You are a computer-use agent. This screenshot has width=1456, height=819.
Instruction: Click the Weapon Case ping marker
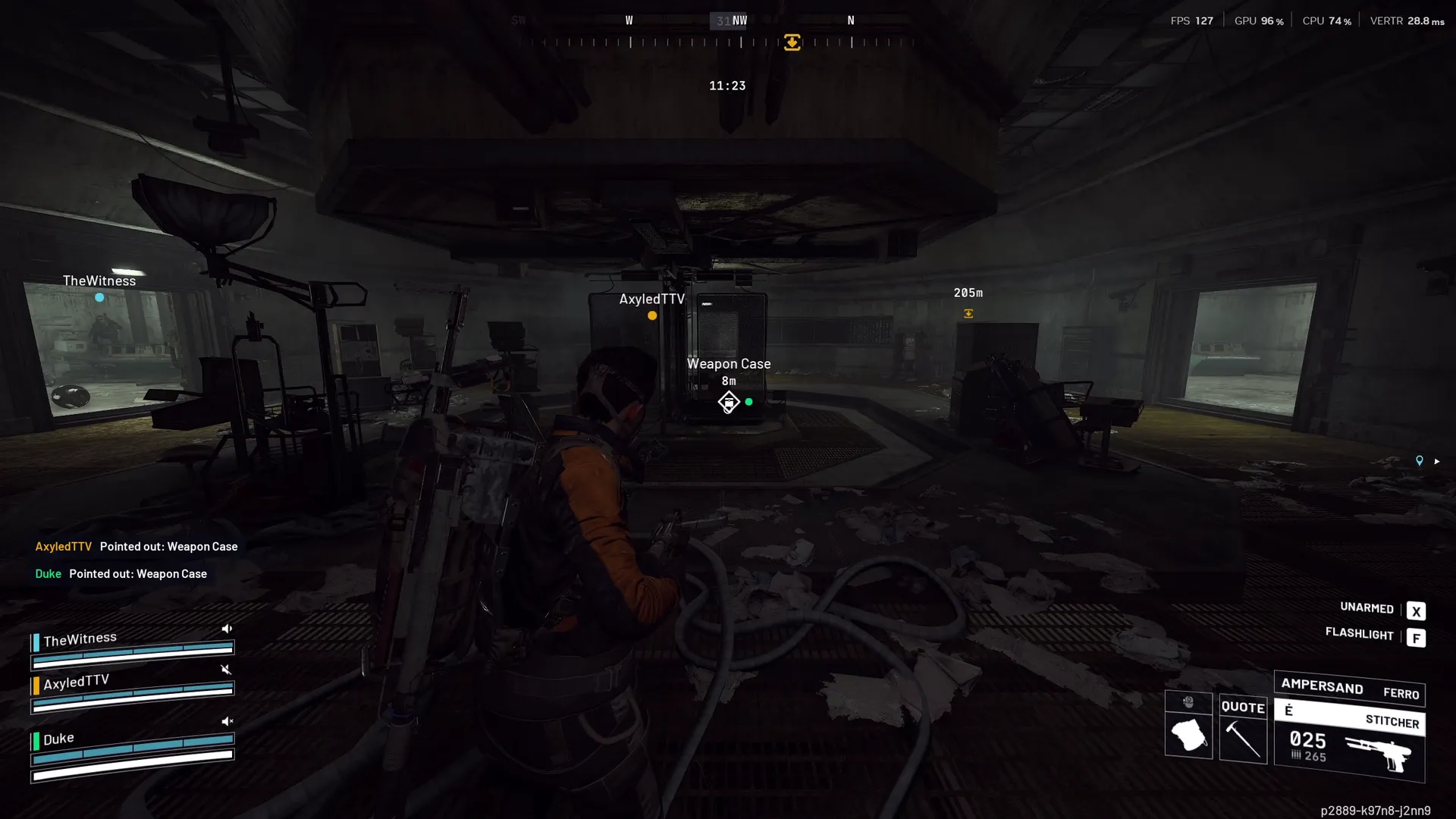tap(728, 402)
